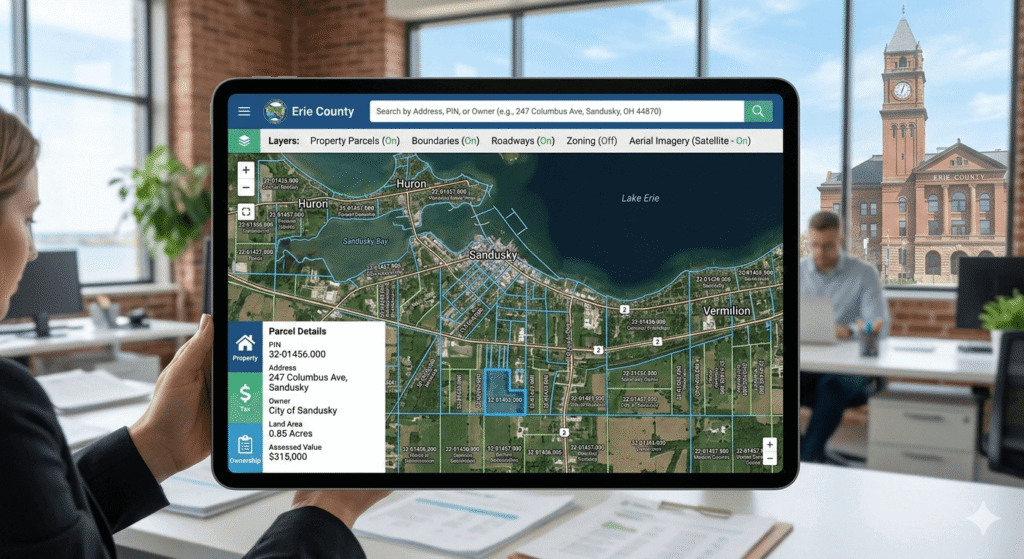Focus the address, PIN, or owner search box
This screenshot has width=1024, height=559.
[x=556, y=111]
